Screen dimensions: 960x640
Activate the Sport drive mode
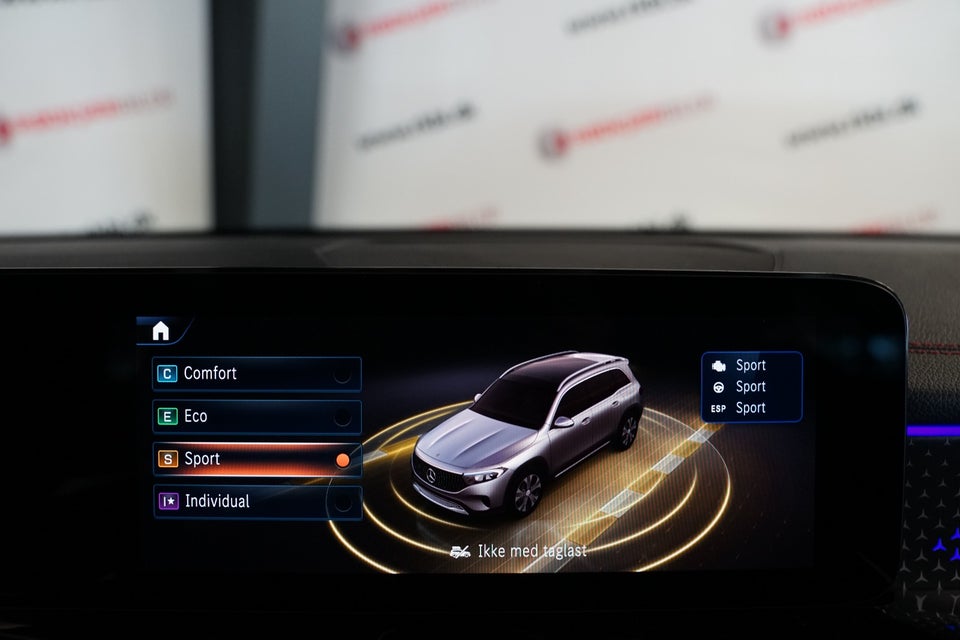tap(256, 459)
